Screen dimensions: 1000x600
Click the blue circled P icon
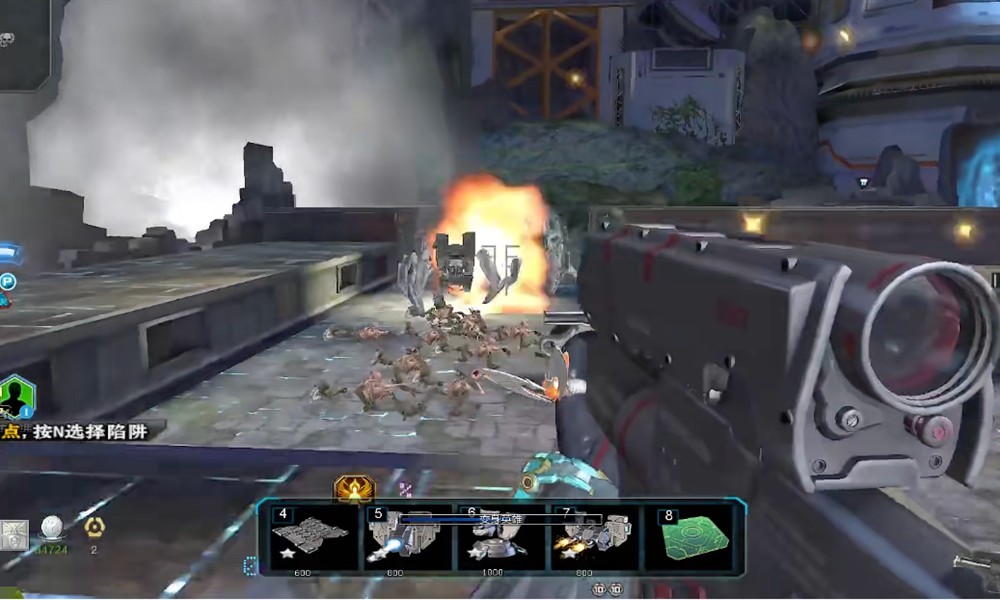click(8, 282)
